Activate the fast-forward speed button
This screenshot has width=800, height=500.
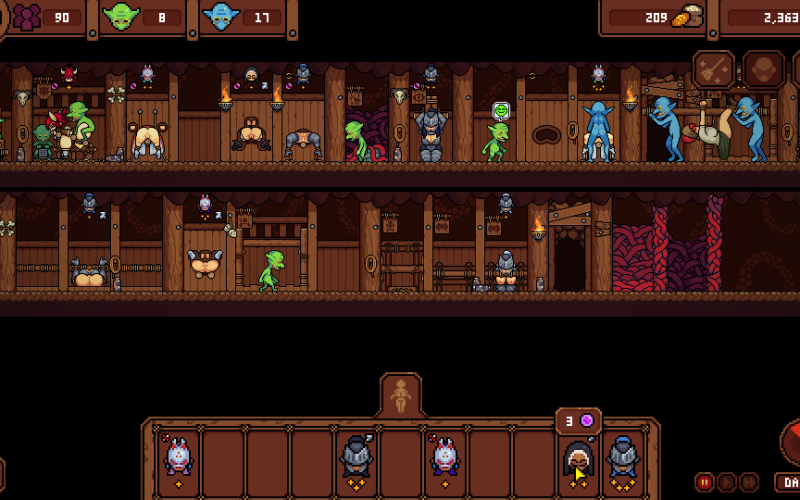click(749, 481)
